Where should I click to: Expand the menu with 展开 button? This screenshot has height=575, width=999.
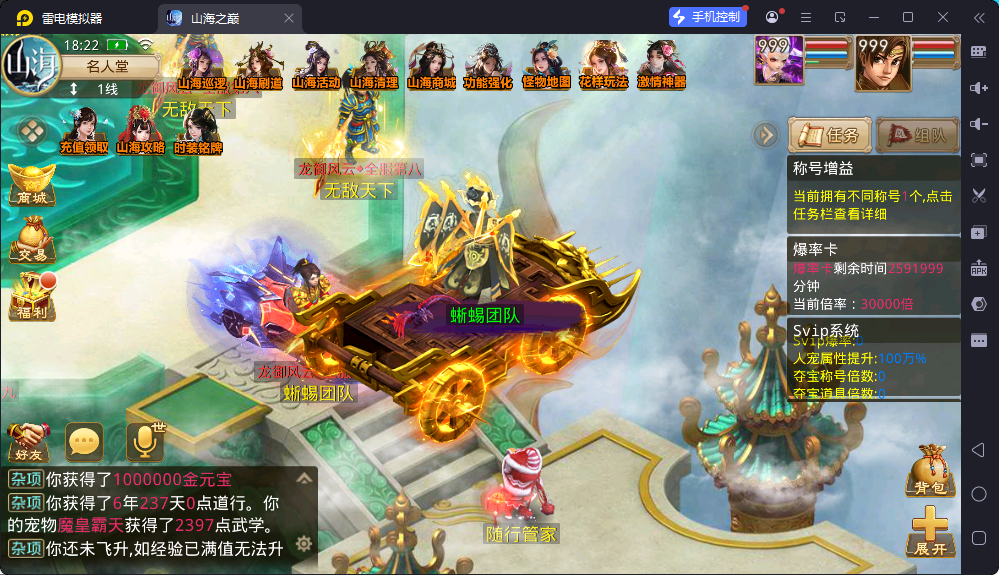point(930,531)
